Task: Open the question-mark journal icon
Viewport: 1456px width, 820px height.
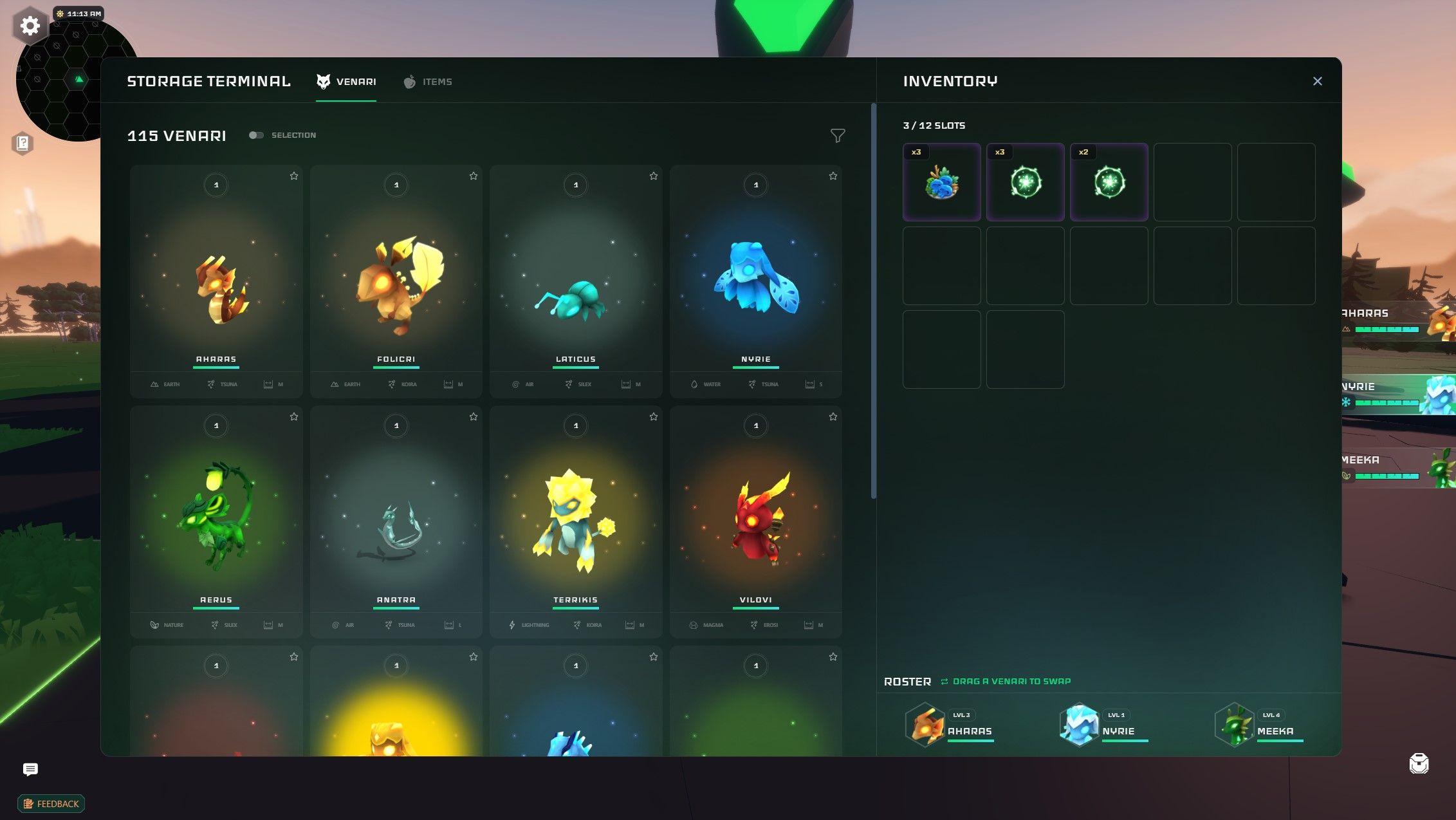Action: click(23, 143)
